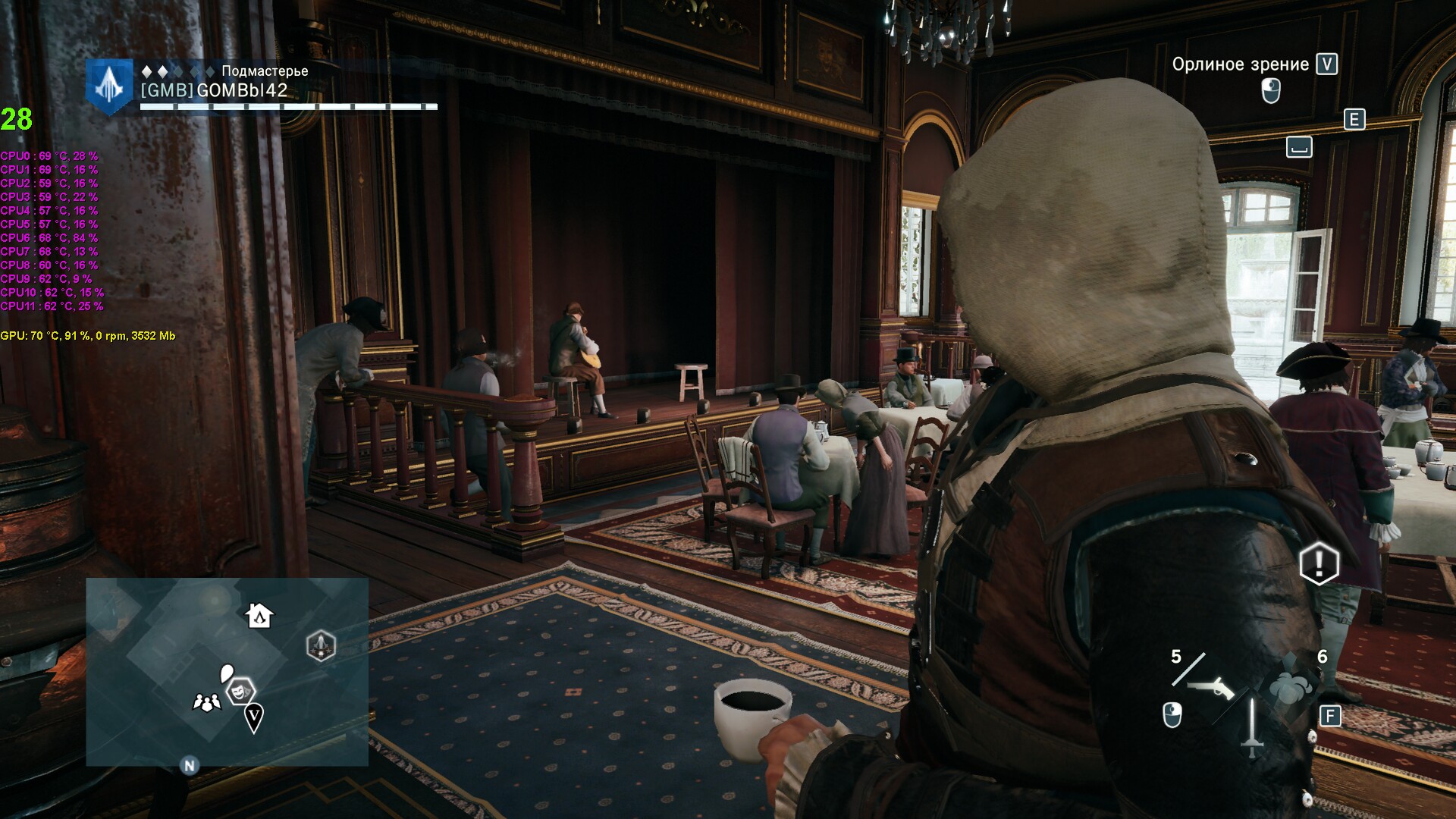Click the N compass indicator on the minimap
The image size is (1456, 819).
[x=189, y=765]
